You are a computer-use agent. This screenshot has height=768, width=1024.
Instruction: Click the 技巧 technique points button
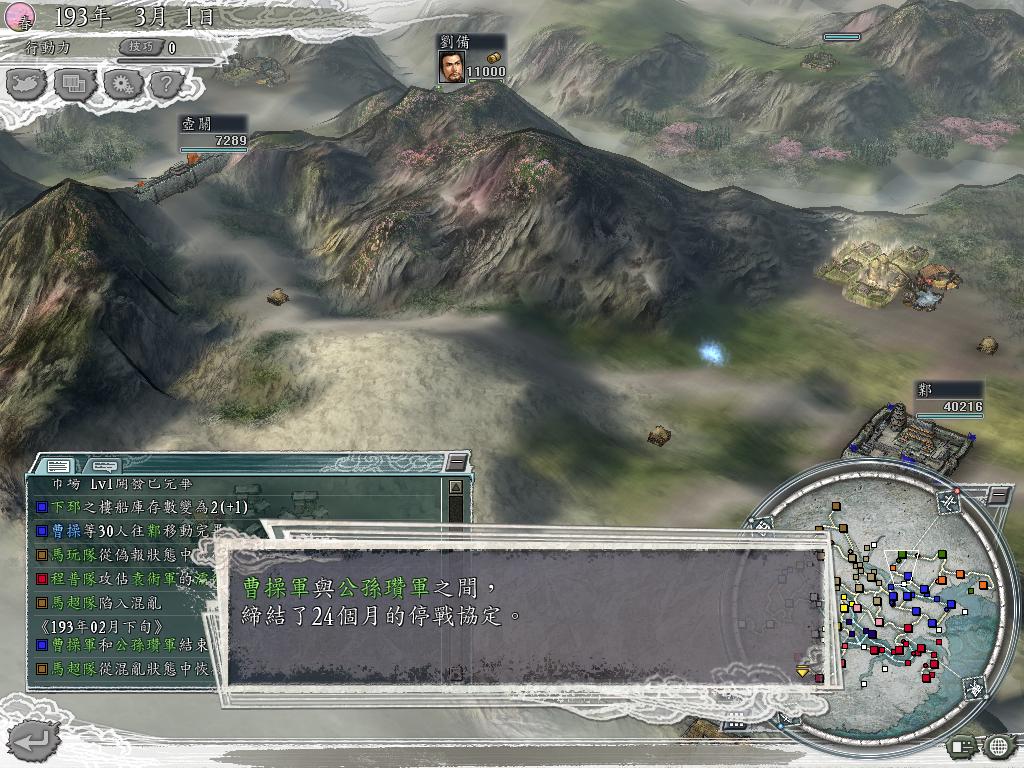(x=139, y=47)
